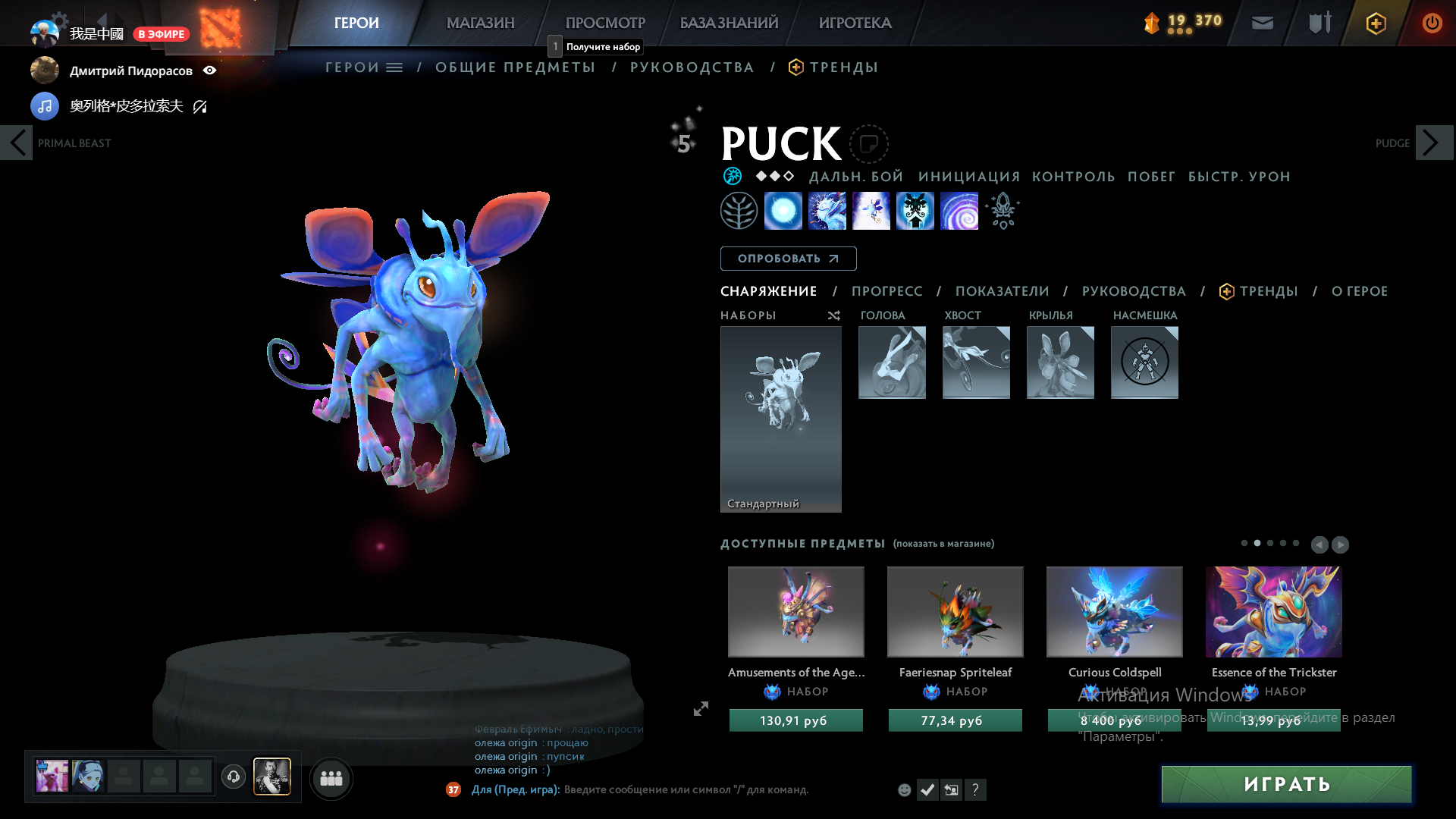Viewport: 1456px width, 819px height.
Task: Open the mail notifications icon
Action: pos(1262,23)
